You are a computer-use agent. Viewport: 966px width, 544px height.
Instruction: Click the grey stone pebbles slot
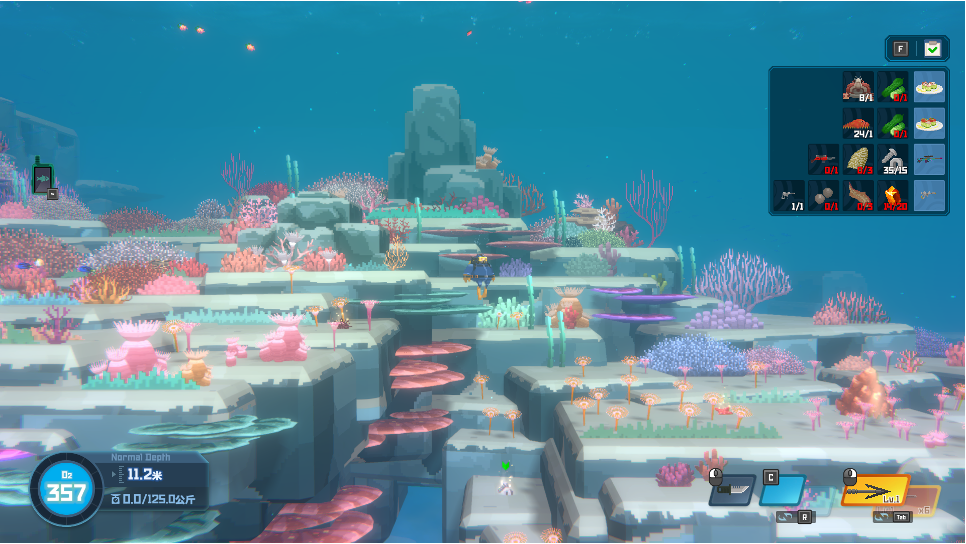point(822,196)
